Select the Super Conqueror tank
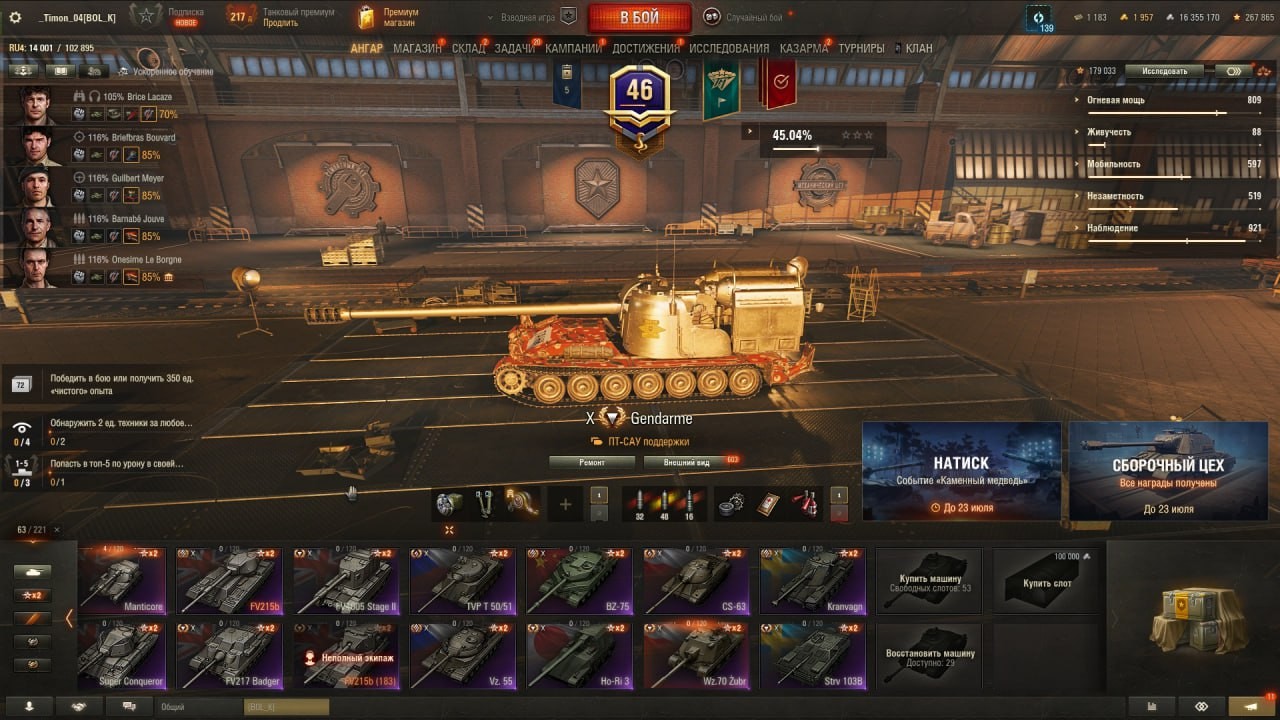 pyautogui.click(x=122, y=655)
